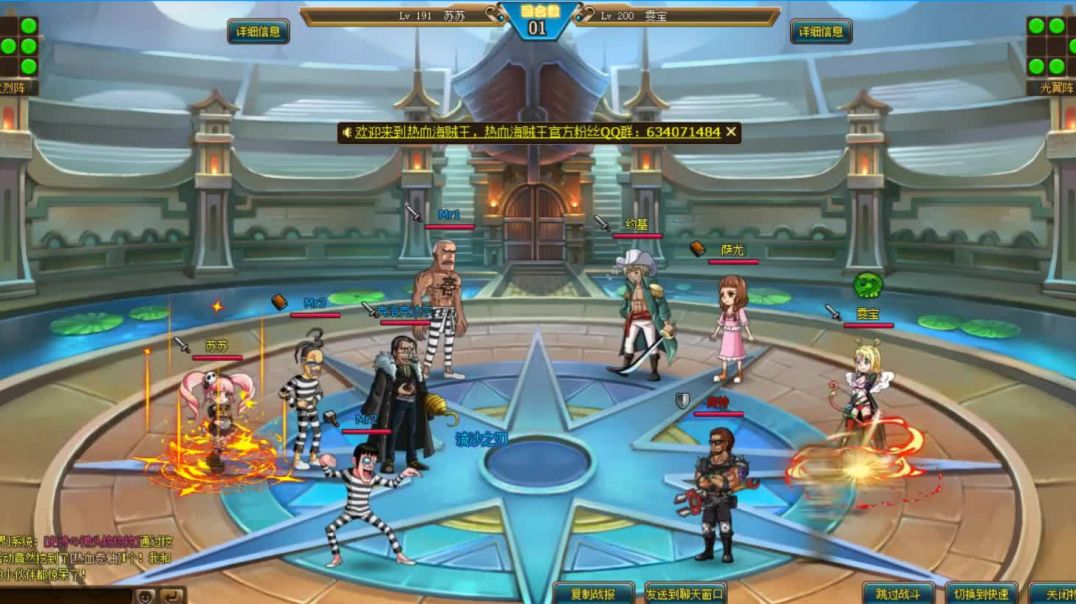Open the chat emoji picker
Screen dimensions: 1076x604
point(145,595)
